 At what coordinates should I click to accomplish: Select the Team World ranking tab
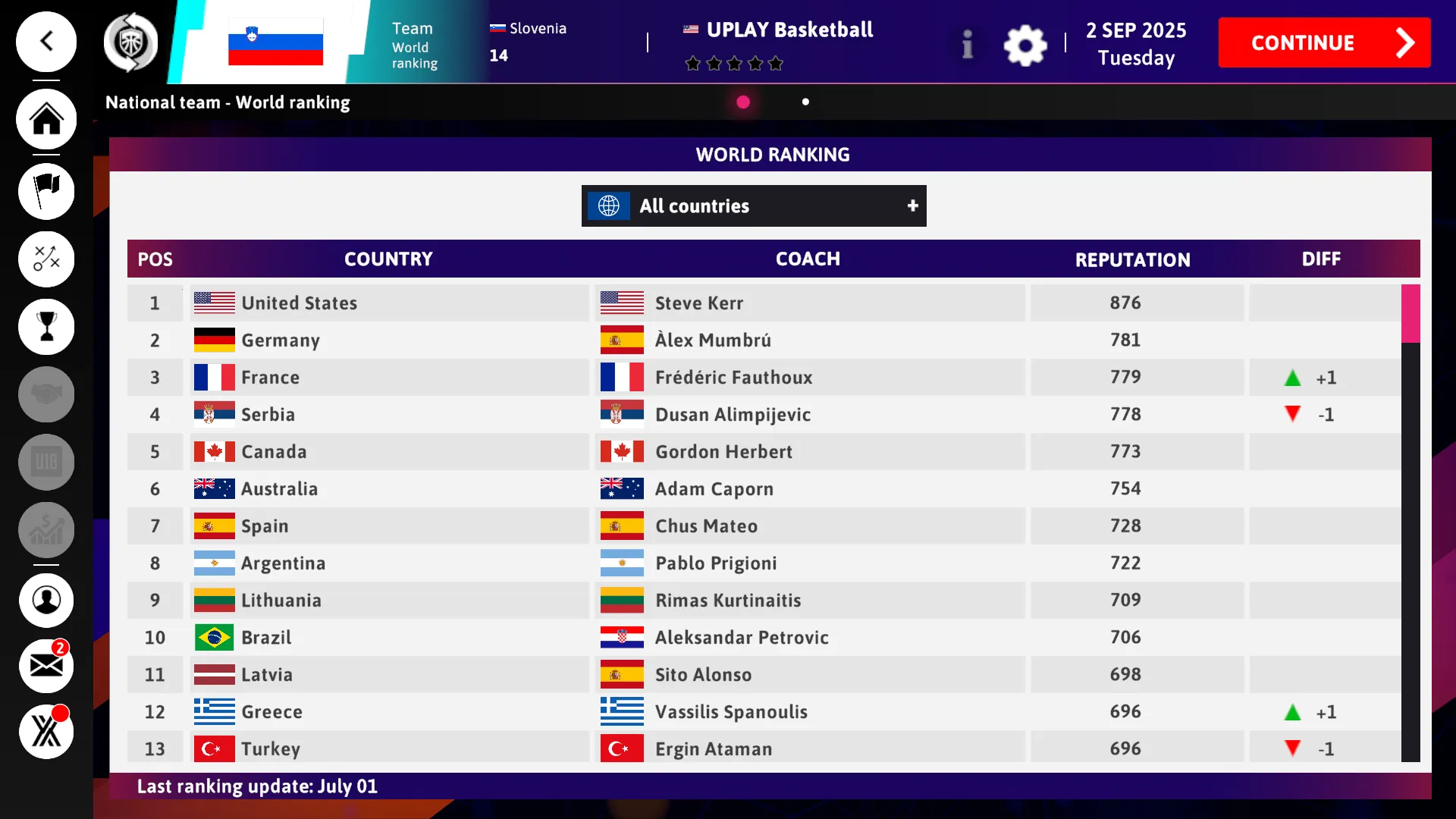coord(414,42)
